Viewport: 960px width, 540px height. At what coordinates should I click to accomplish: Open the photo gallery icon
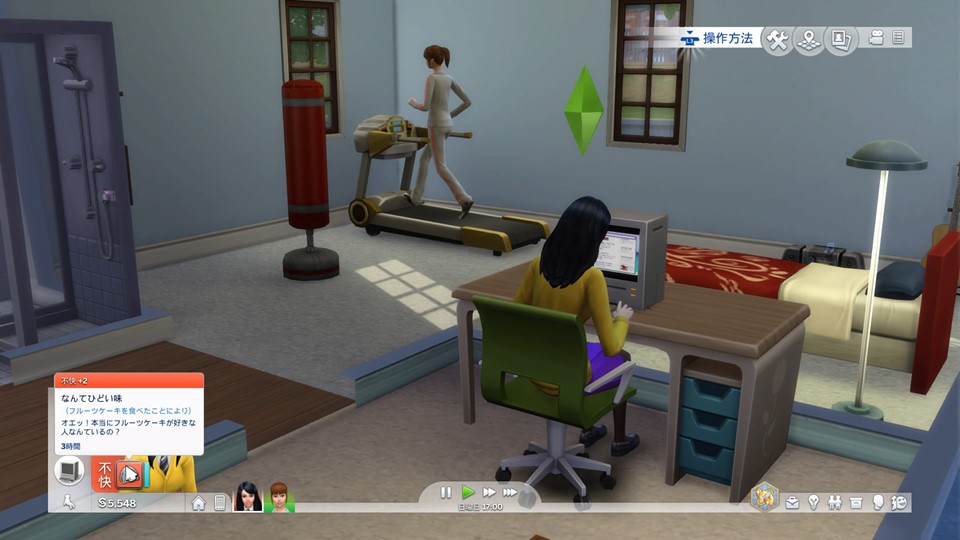[841, 39]
